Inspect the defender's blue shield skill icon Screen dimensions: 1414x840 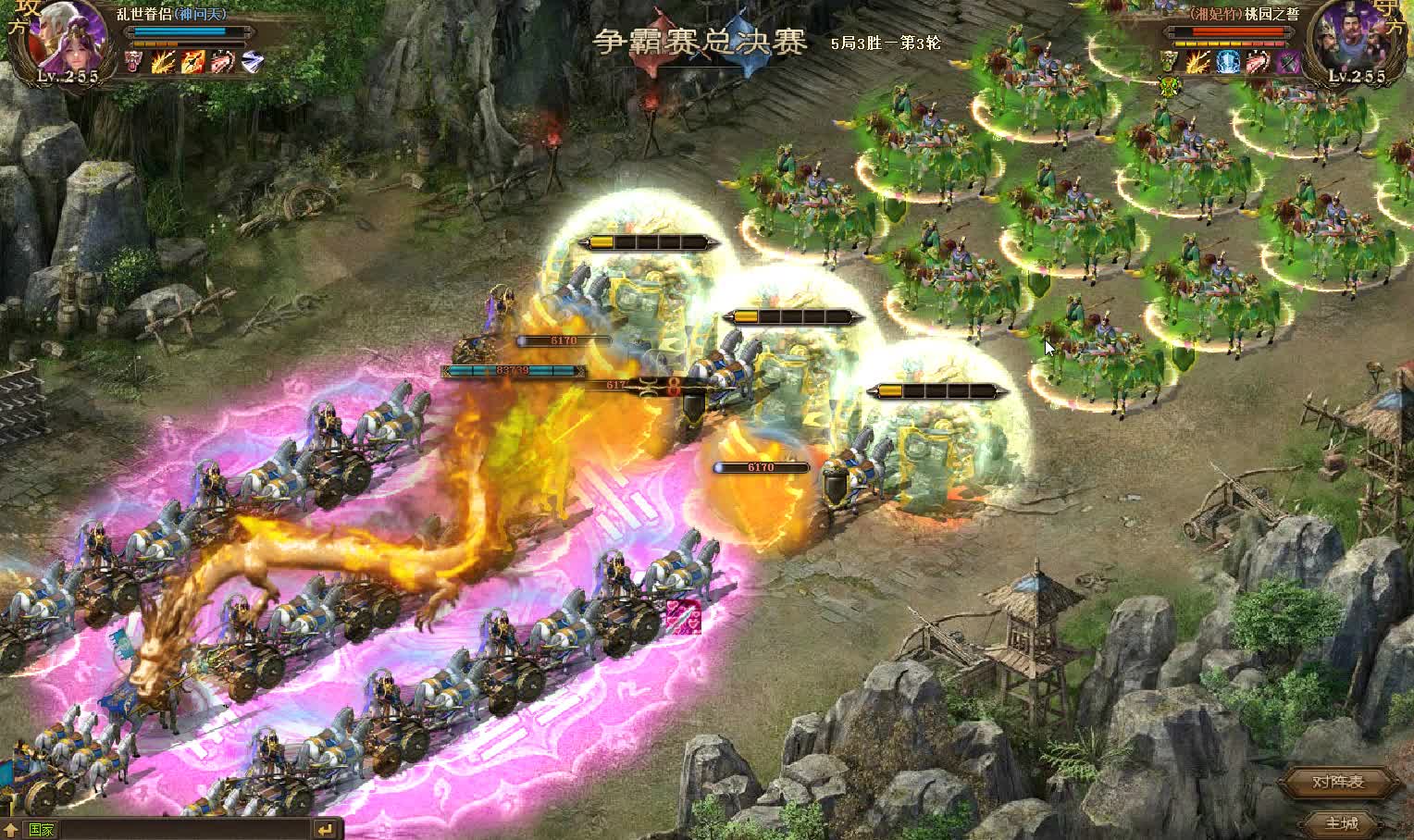point(1228,62)
